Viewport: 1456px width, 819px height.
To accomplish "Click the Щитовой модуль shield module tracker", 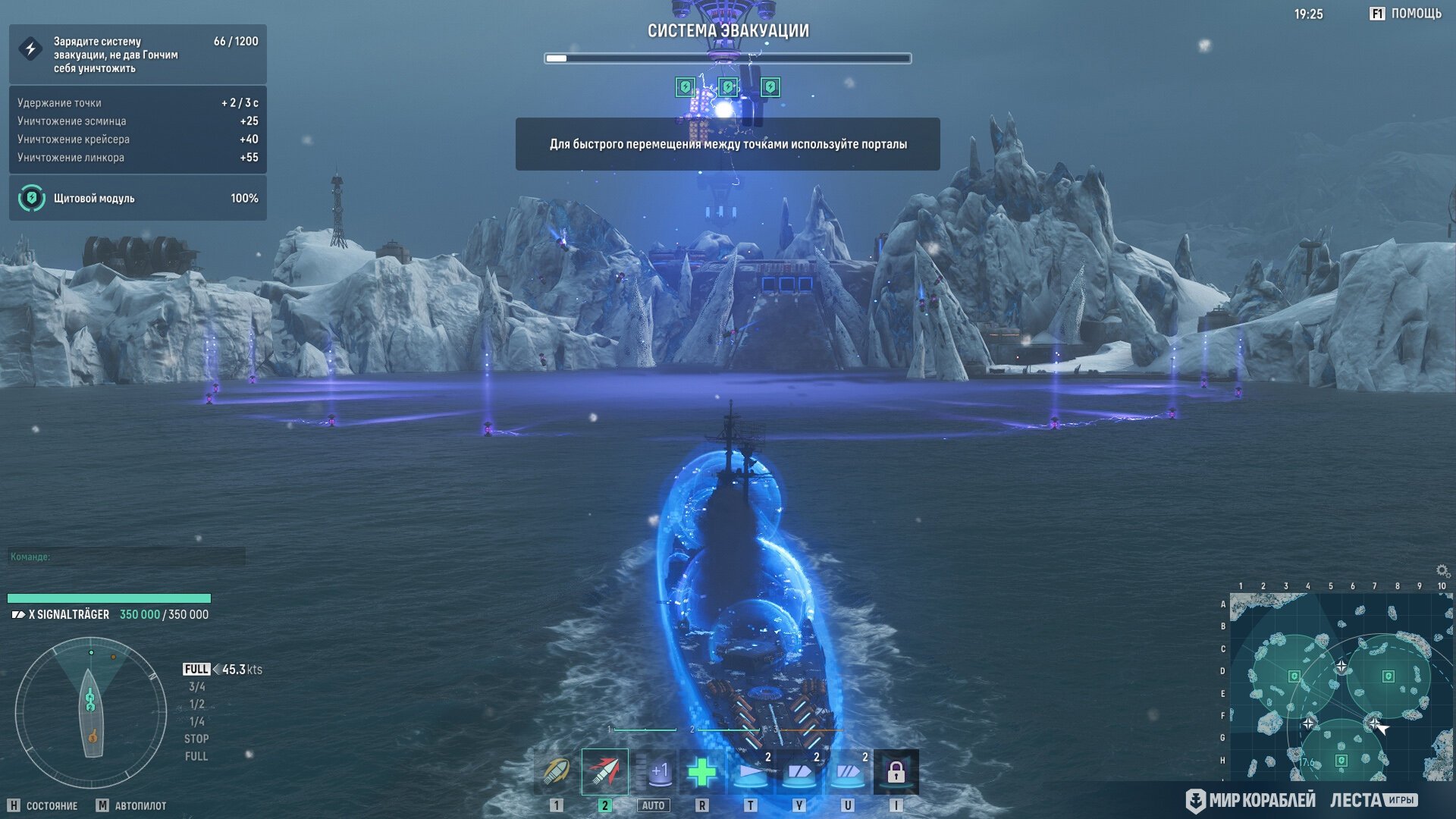I will click(137, 198).
